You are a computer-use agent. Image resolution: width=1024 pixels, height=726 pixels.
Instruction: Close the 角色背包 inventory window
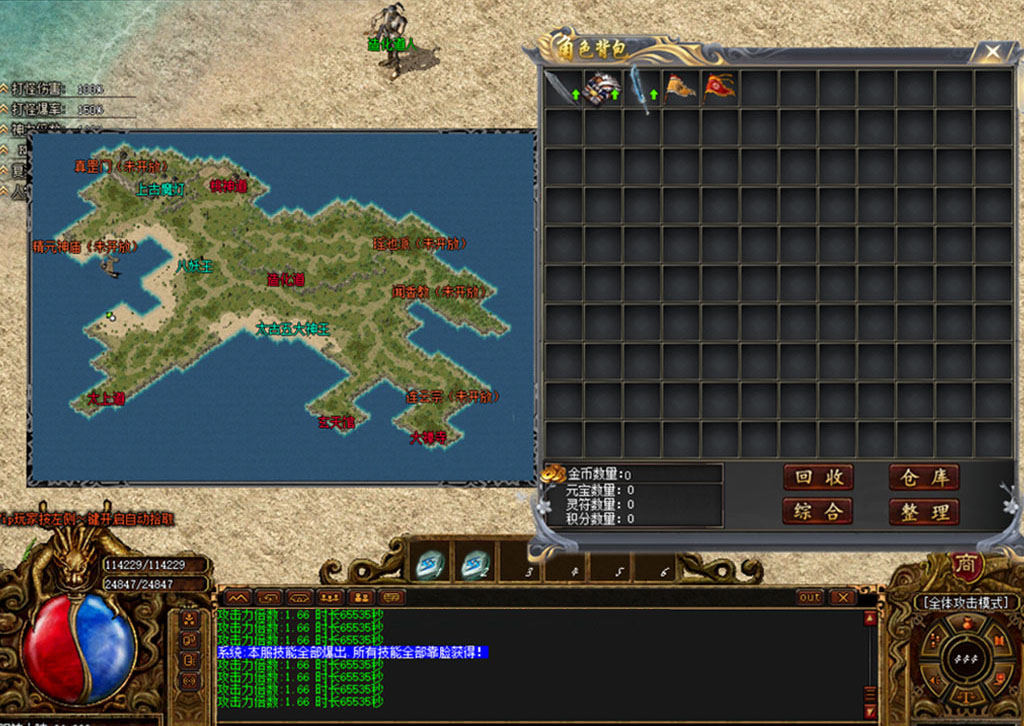click(x=992, y=51)
